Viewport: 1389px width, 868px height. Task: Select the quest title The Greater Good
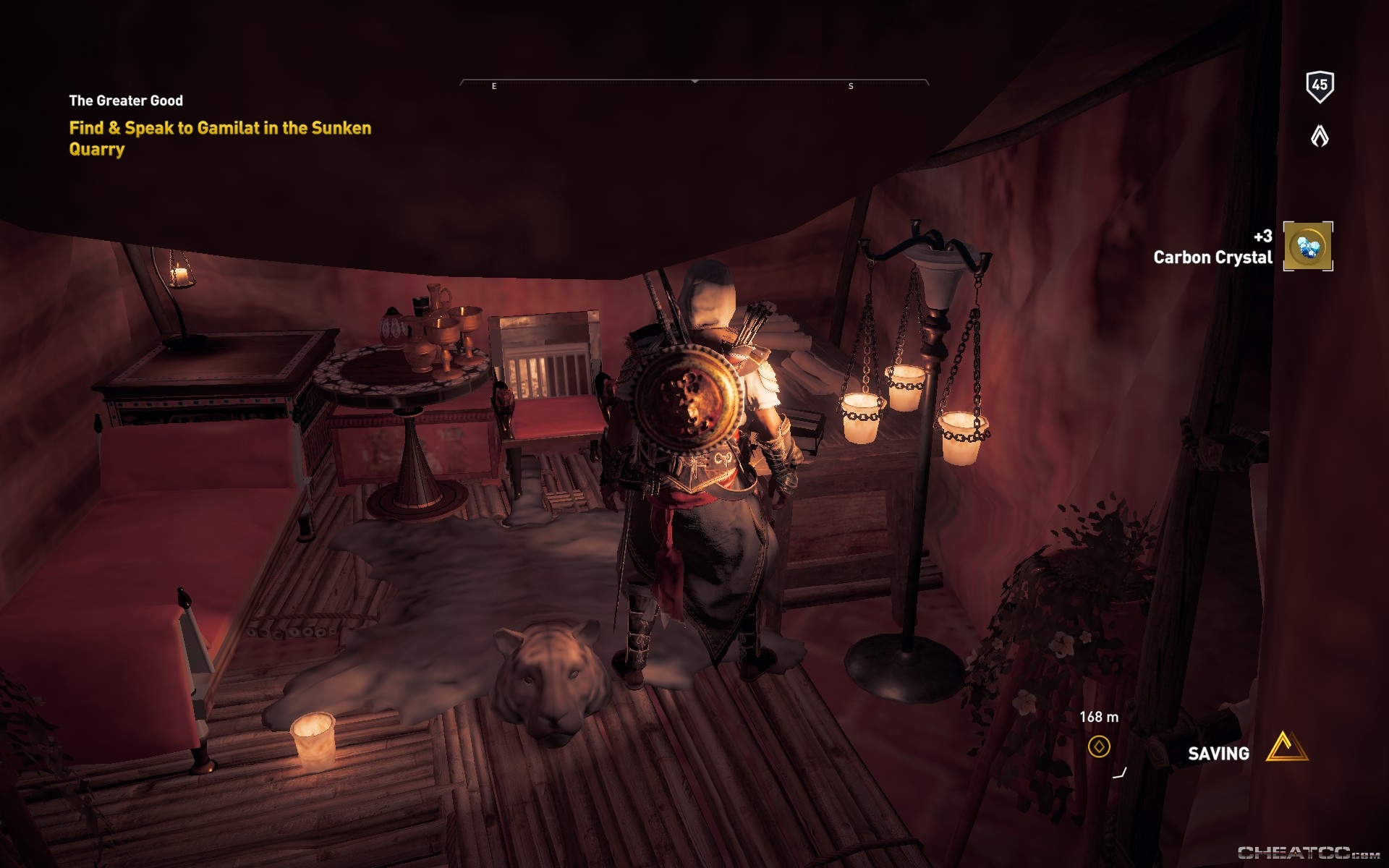click(126, 101)
